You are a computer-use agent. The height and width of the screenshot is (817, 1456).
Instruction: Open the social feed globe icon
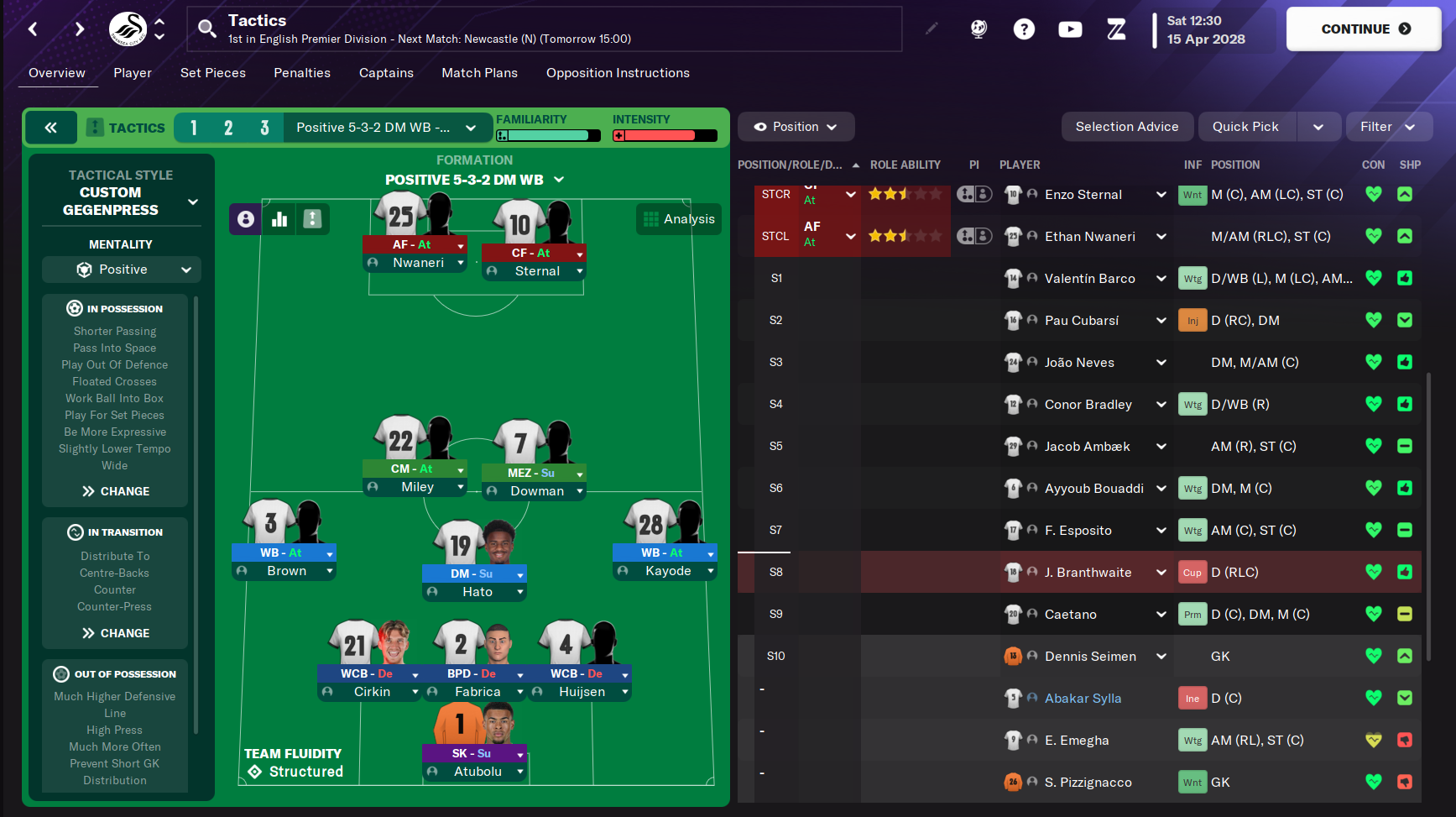tap(978, 29)
